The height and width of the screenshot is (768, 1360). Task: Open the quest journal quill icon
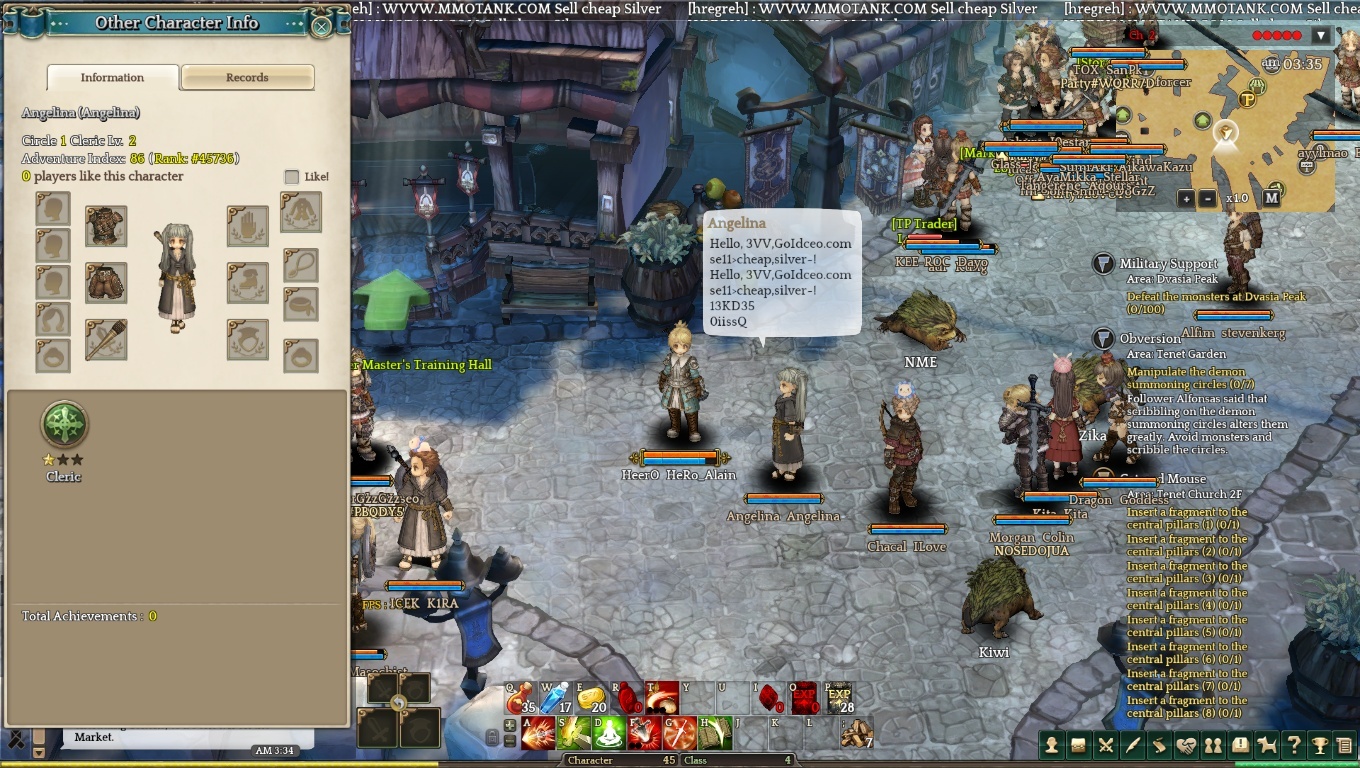point(1133,745)
